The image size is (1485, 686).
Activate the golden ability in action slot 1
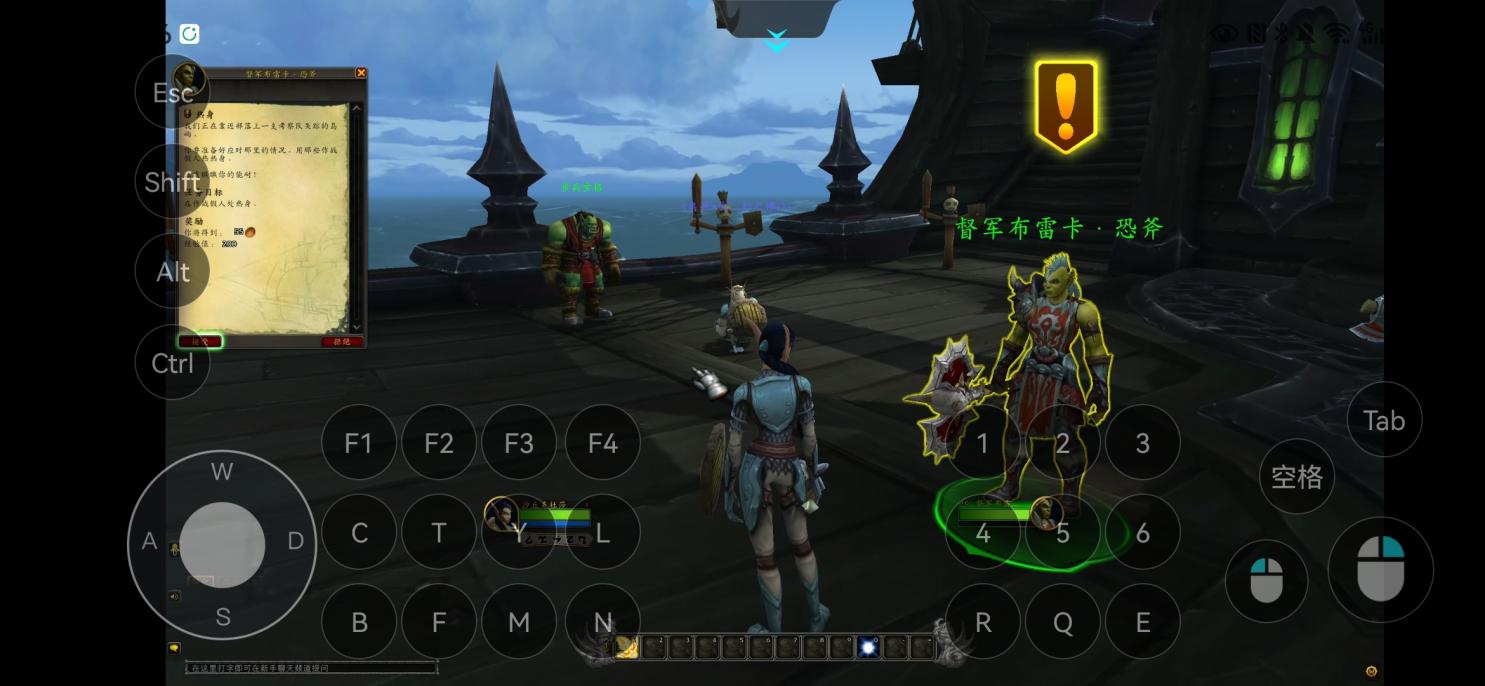tap(627, 648)
